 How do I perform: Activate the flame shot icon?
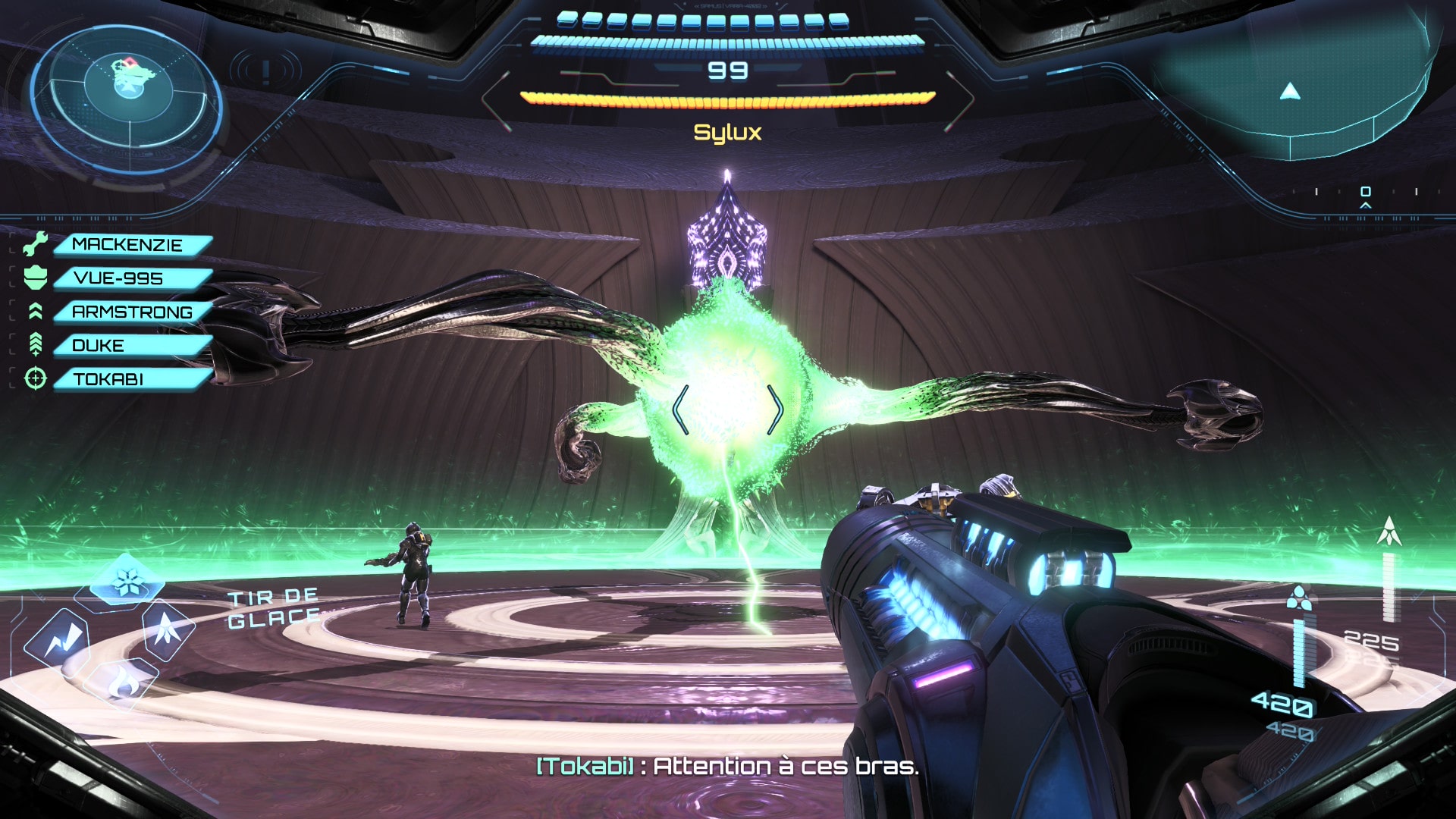click(121, 684)
